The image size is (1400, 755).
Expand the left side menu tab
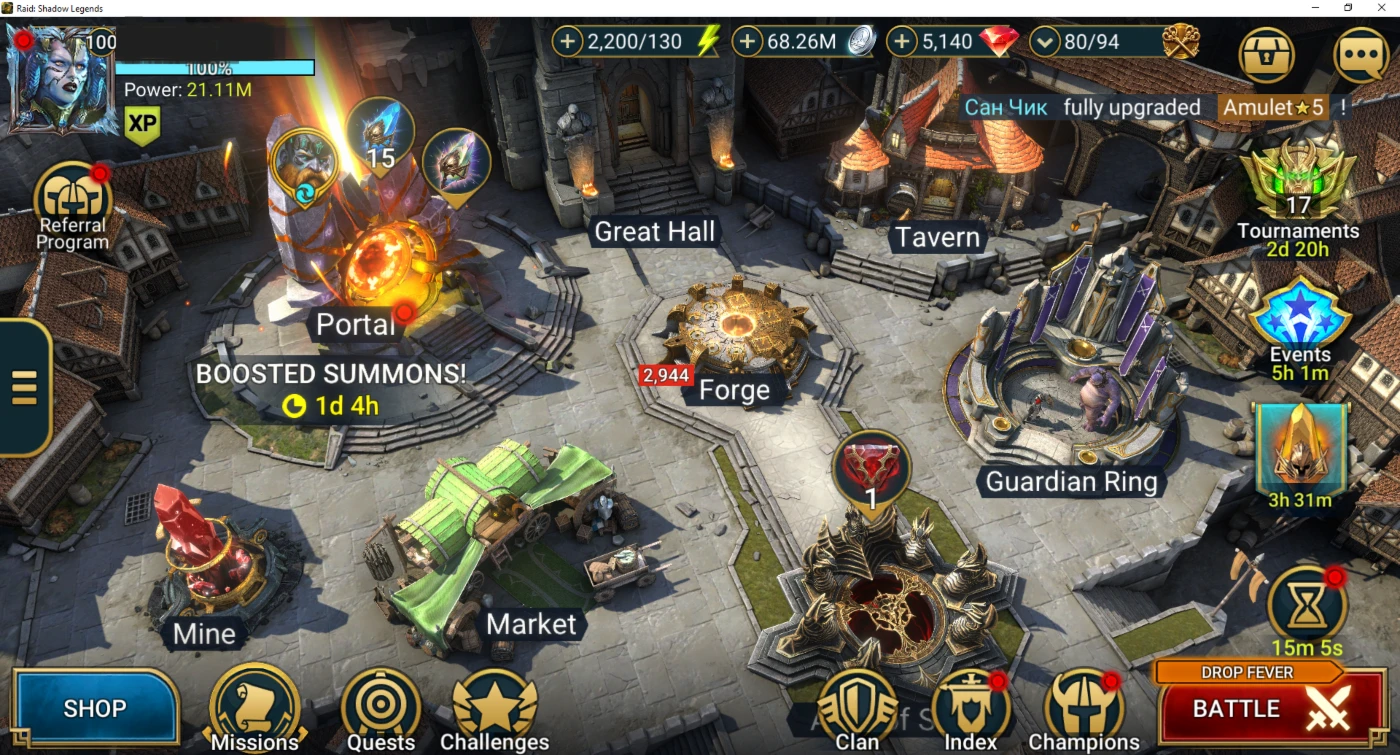[x=24, y=387]
